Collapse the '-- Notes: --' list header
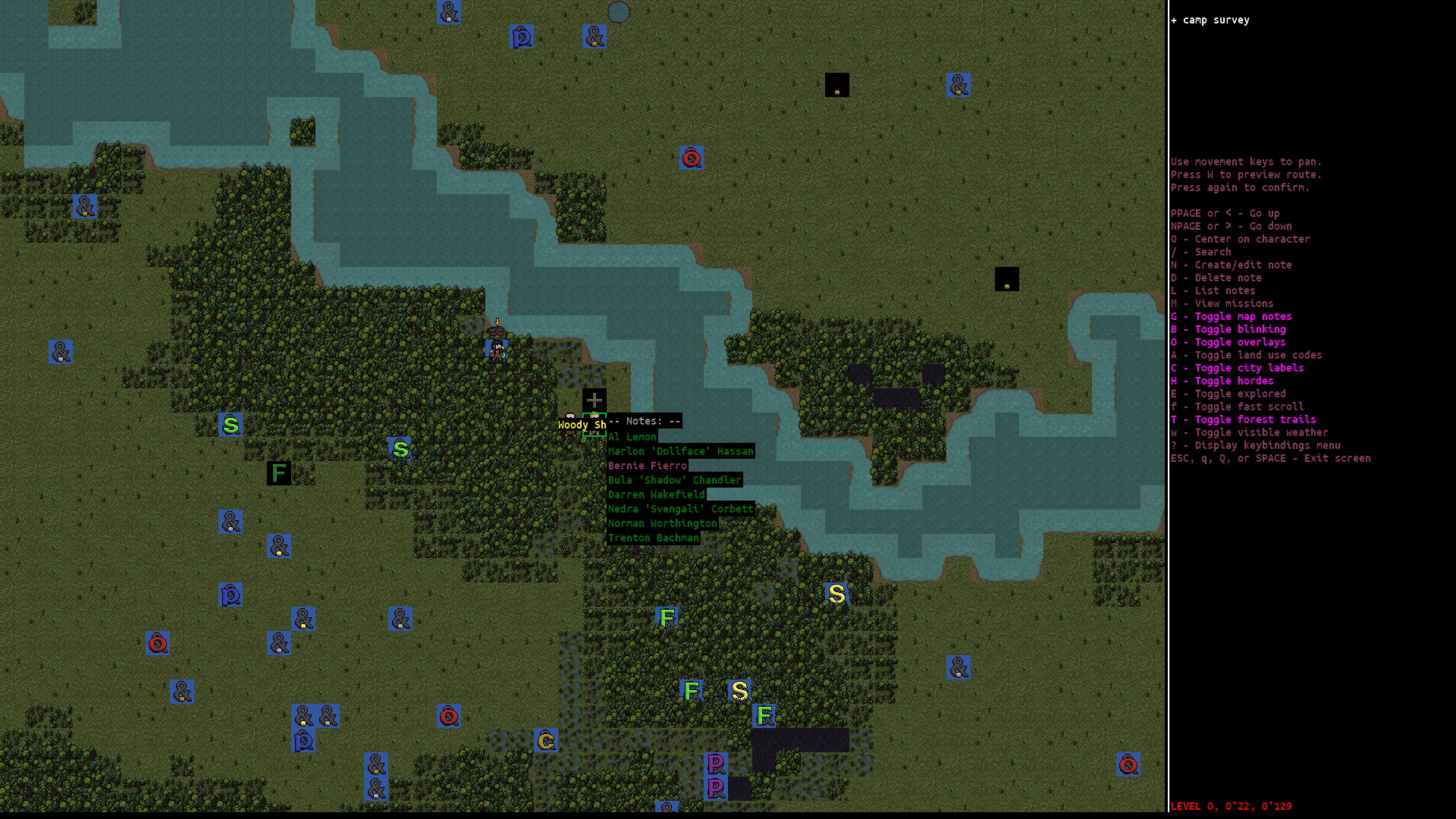Image resolution: width=1456 pixels, height=819 pixels. click(x=644, y=421)
